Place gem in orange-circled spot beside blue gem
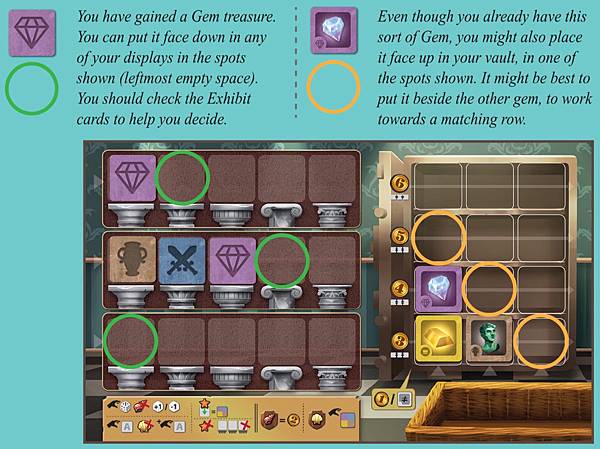600x449 pixels. 488,287
